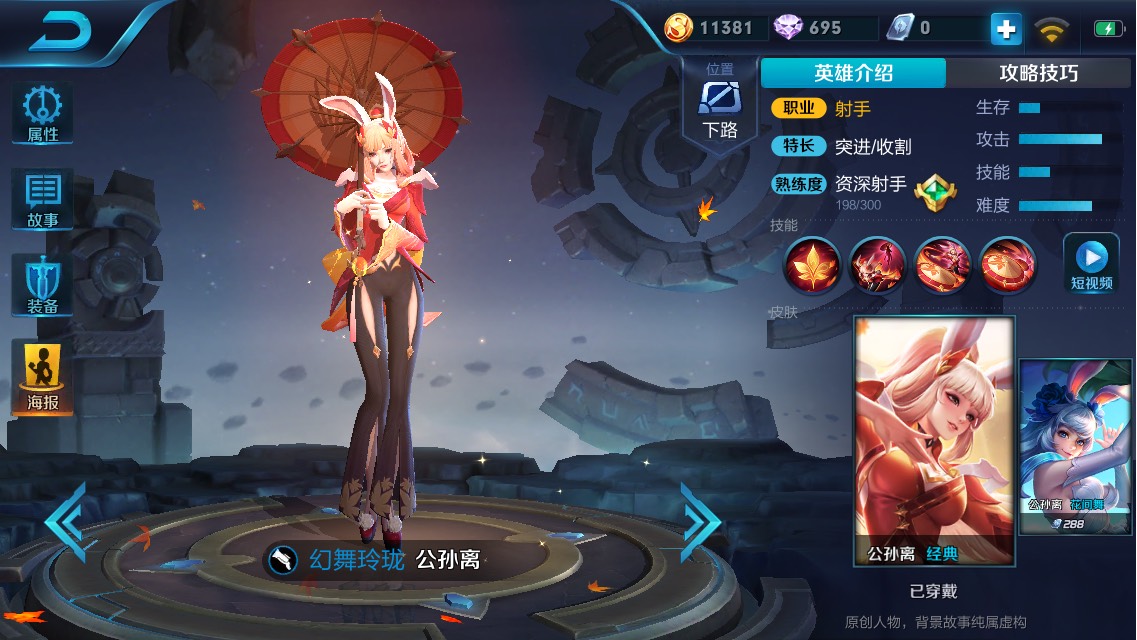Select the last skill icon in the row

(1008, 265)
